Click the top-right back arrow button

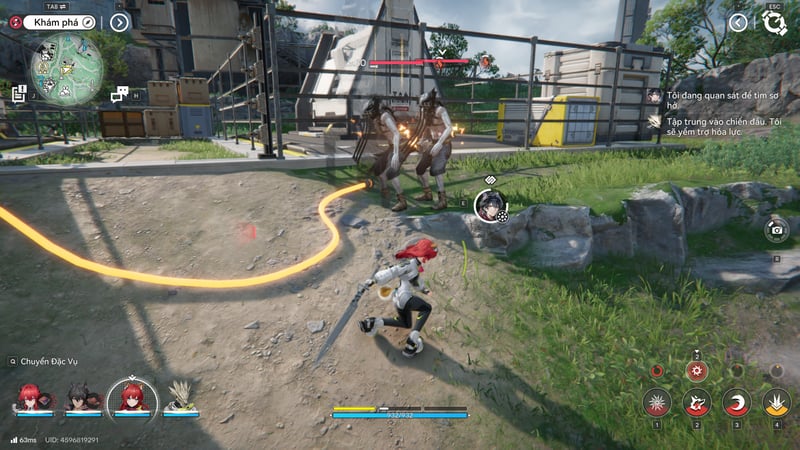coord(738,22)
